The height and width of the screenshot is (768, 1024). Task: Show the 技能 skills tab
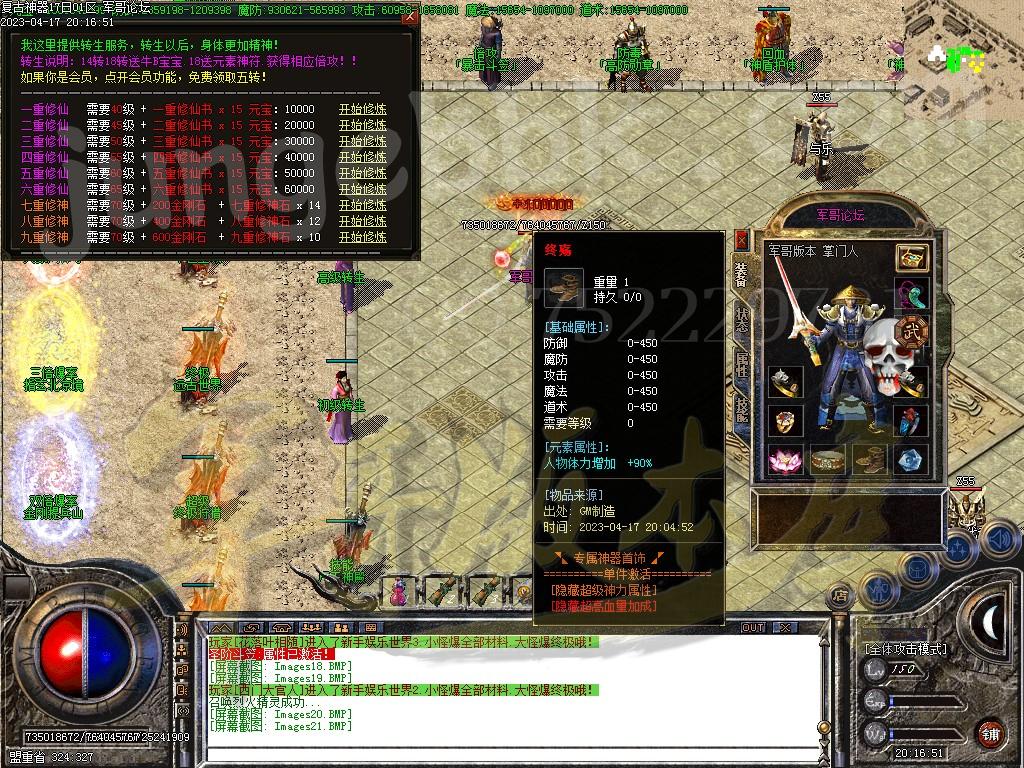(741, 408)
